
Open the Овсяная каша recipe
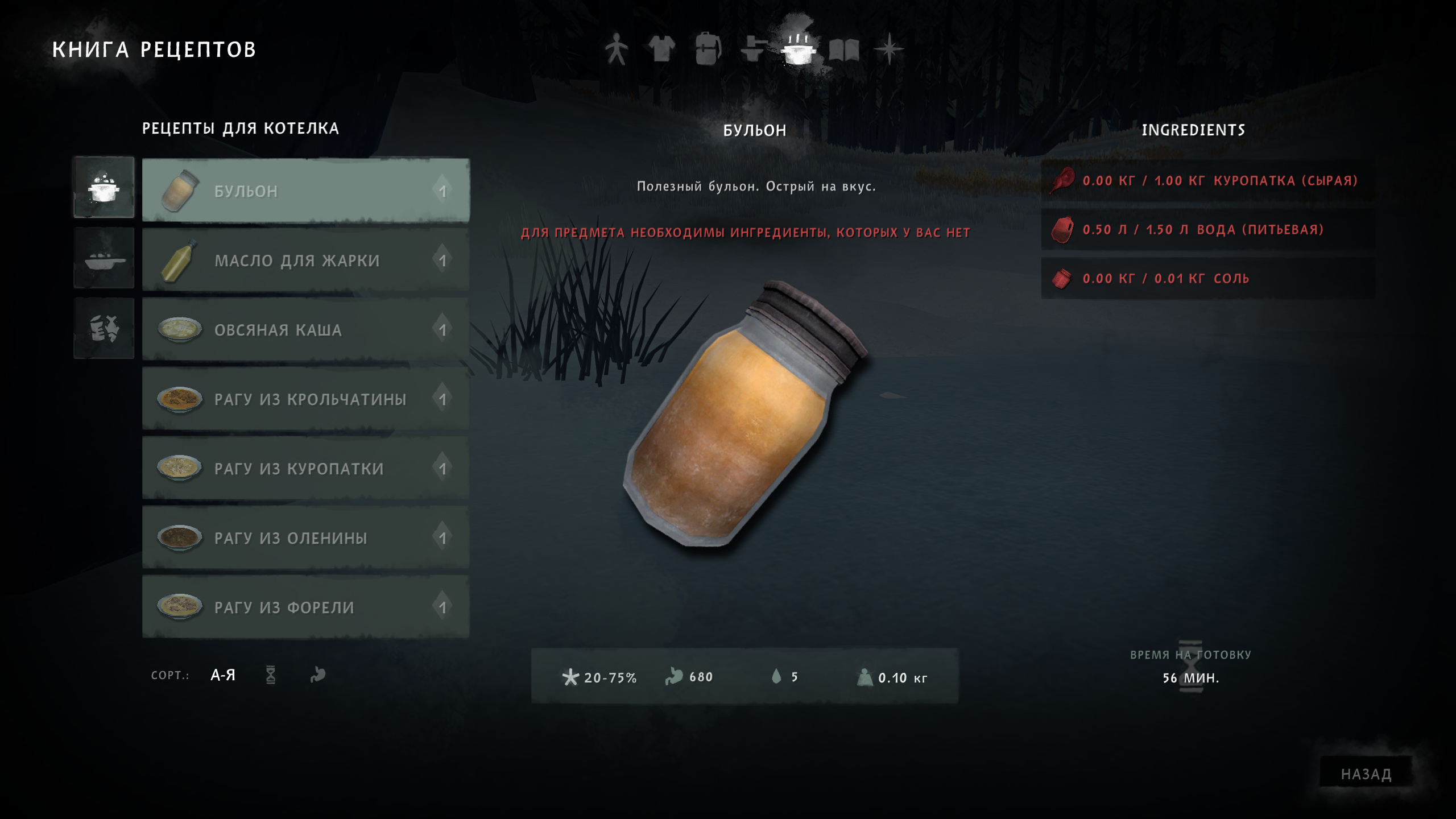click(305, 329)
